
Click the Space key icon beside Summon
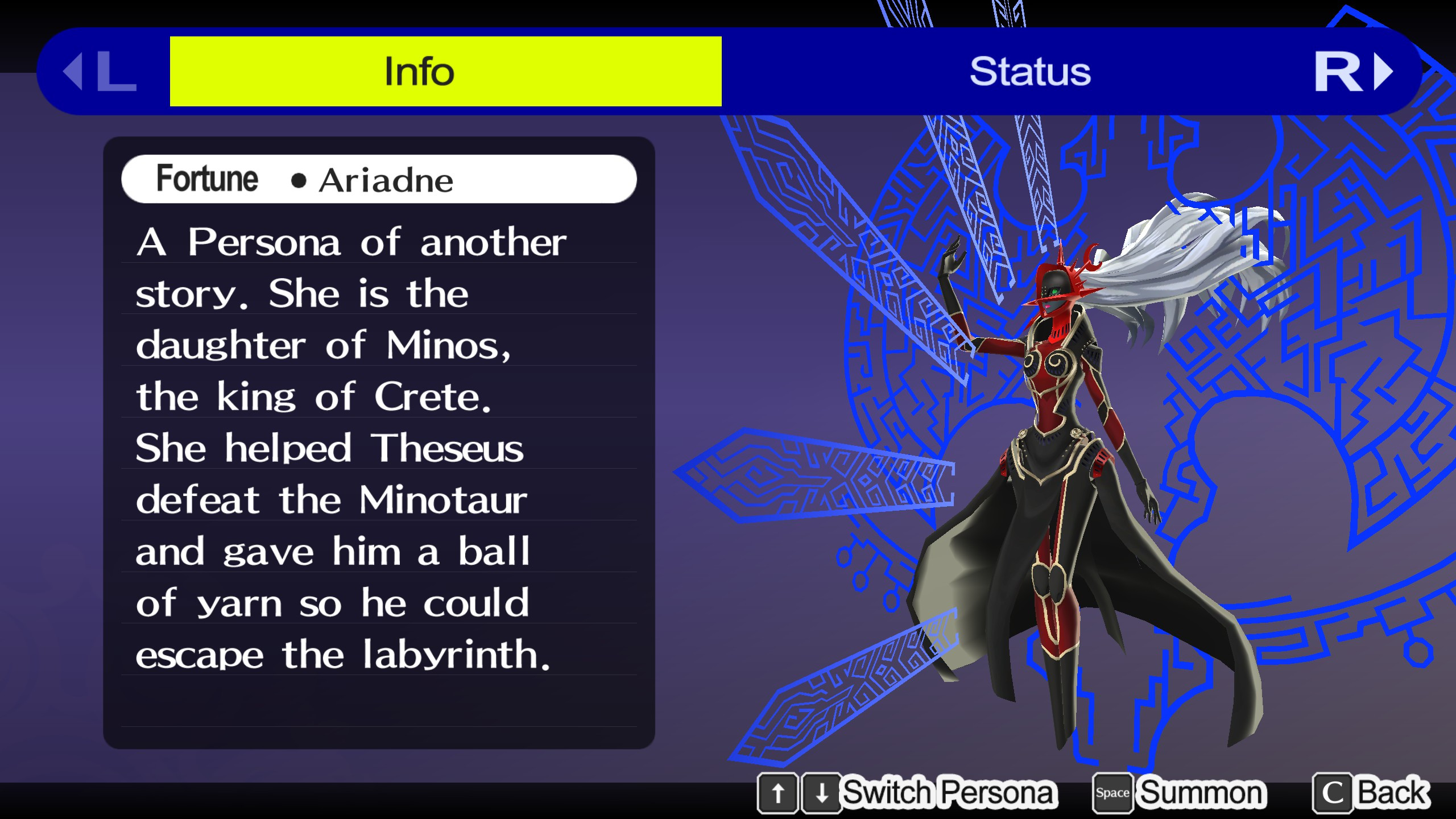1112,792
